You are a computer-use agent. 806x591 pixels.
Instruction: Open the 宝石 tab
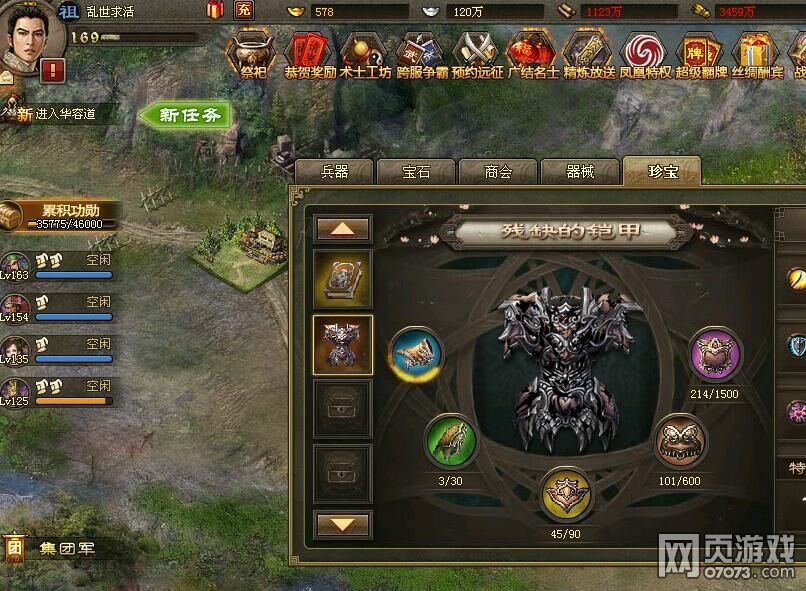click(416, 172)
